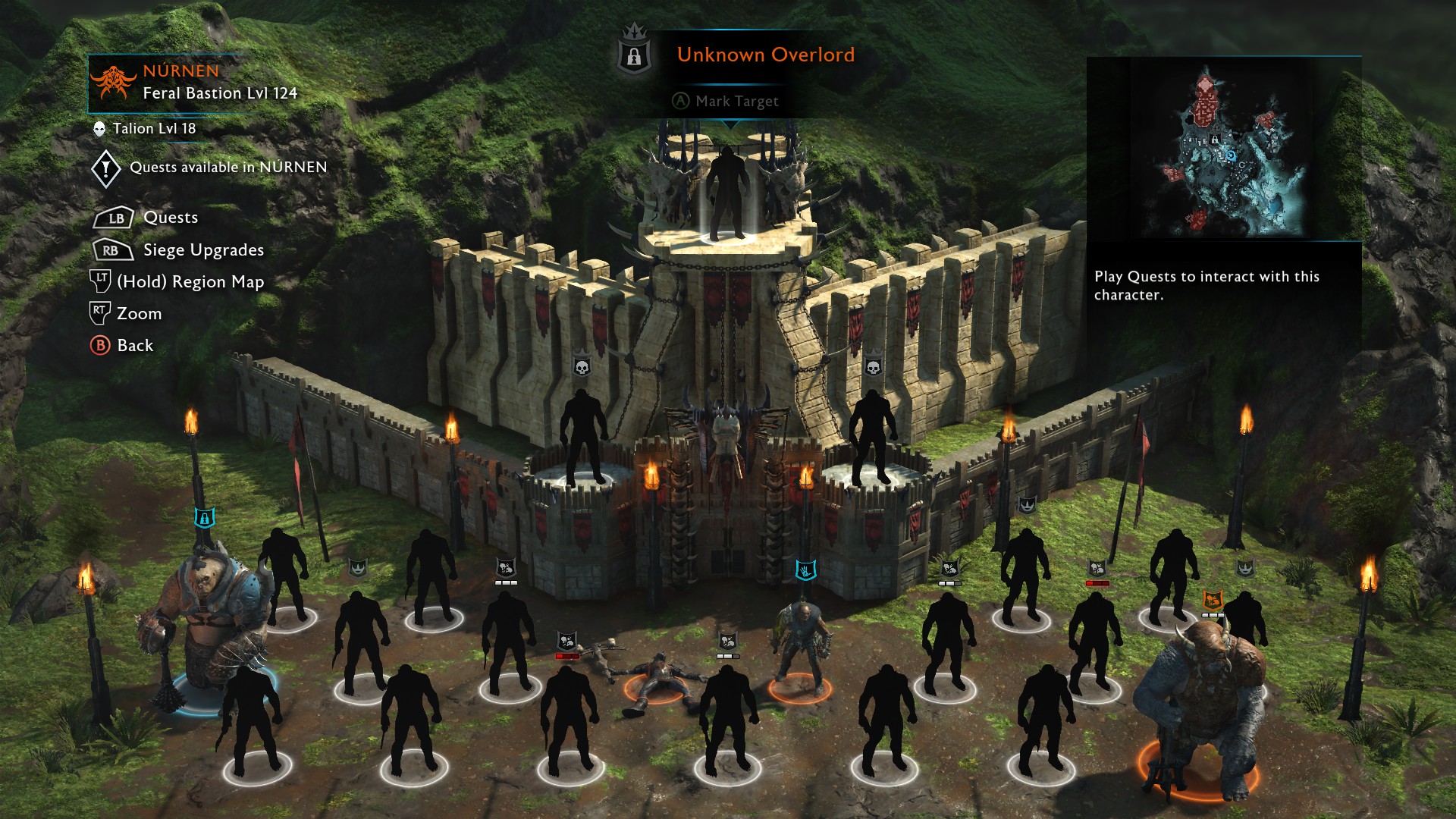Select the revealed orc captain under the blue hand banner
This screenshot has width=1456, height=819.
click(x=801, y=646)
